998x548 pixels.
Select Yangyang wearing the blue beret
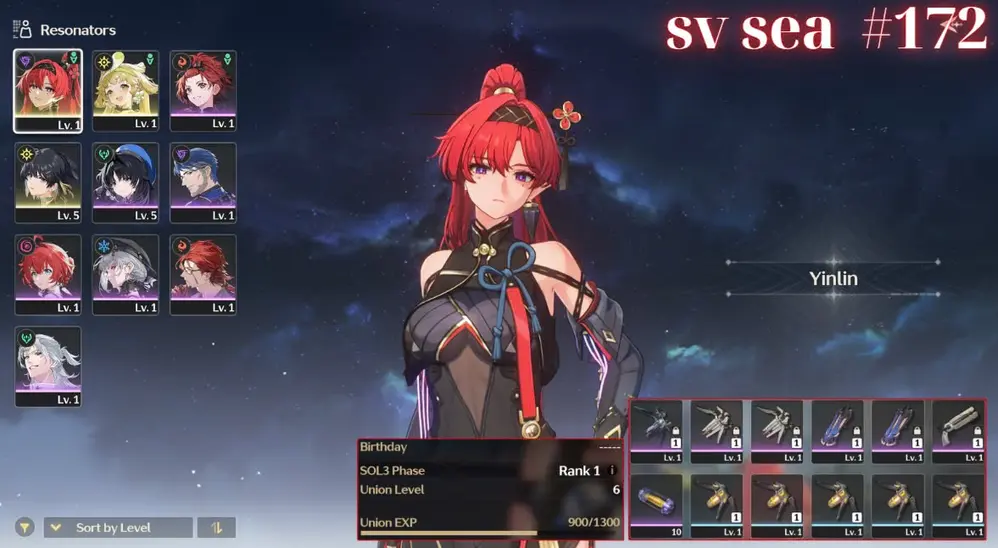click(125, 181)
